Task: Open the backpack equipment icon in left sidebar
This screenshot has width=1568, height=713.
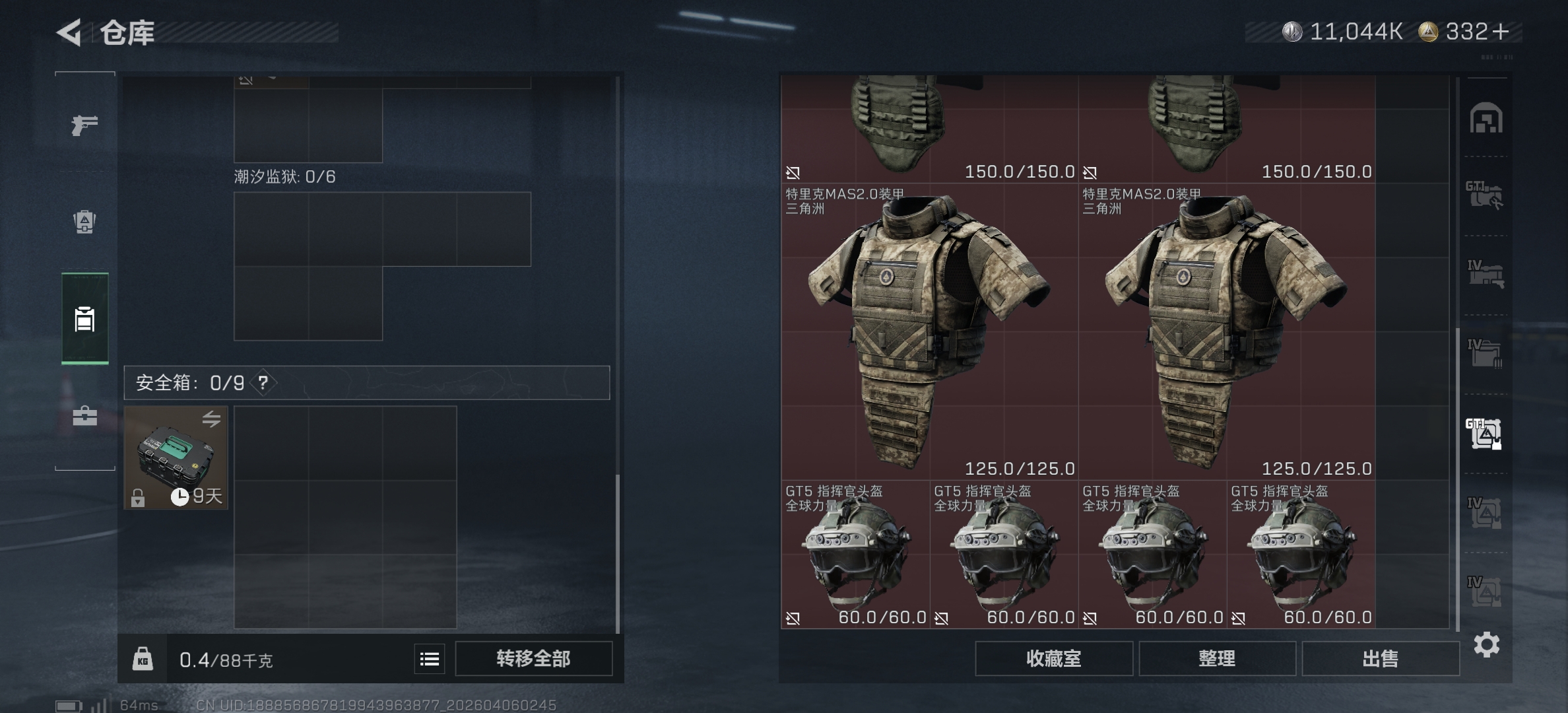Action: coord(84,223)
